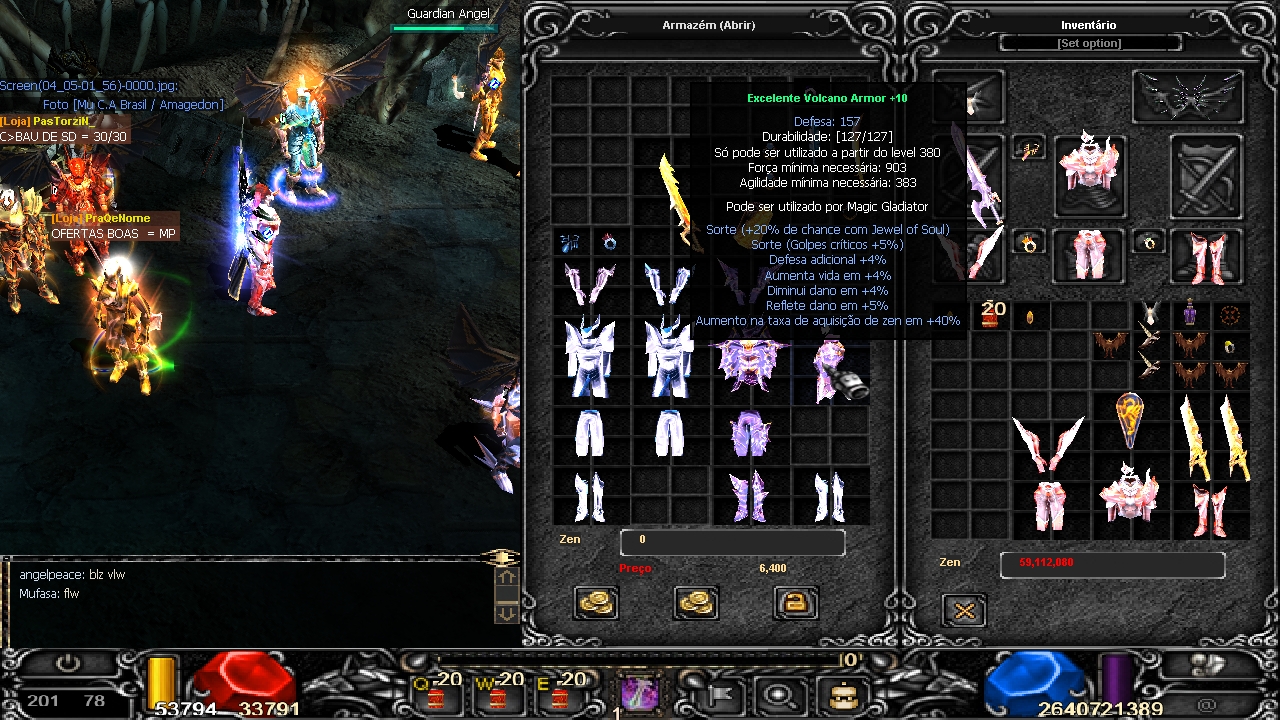Select the purple potion bottle in the inventory
1280x720 pixels.
1190,313
